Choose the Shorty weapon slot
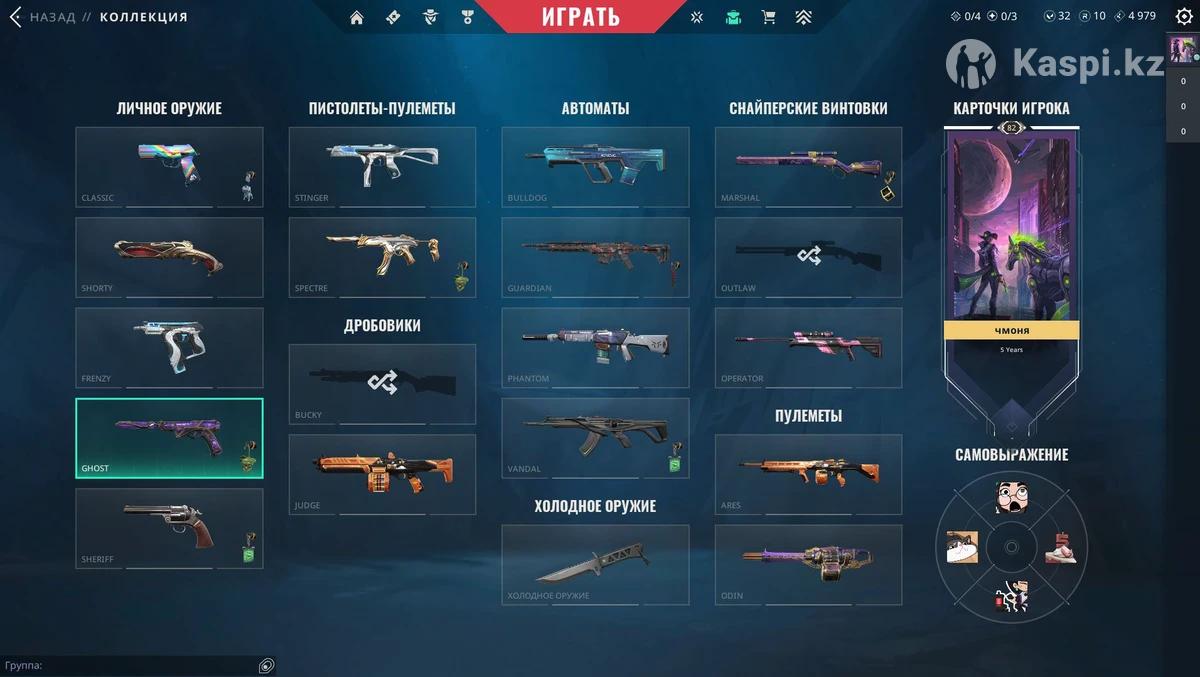This screenshot has width=1200, height=677. (169, 257)
